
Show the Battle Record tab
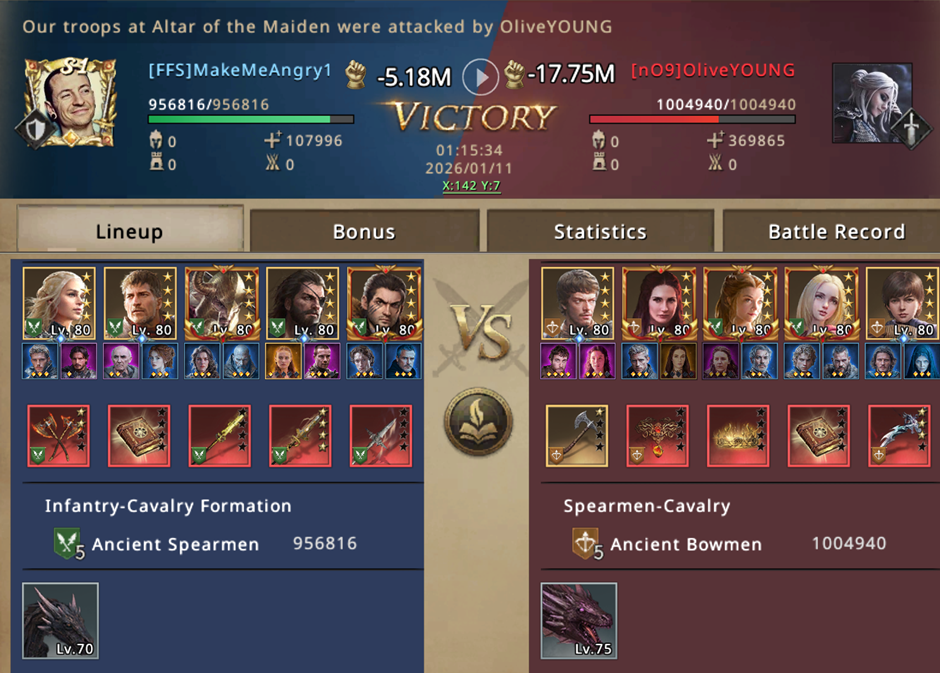pos(836,232)
